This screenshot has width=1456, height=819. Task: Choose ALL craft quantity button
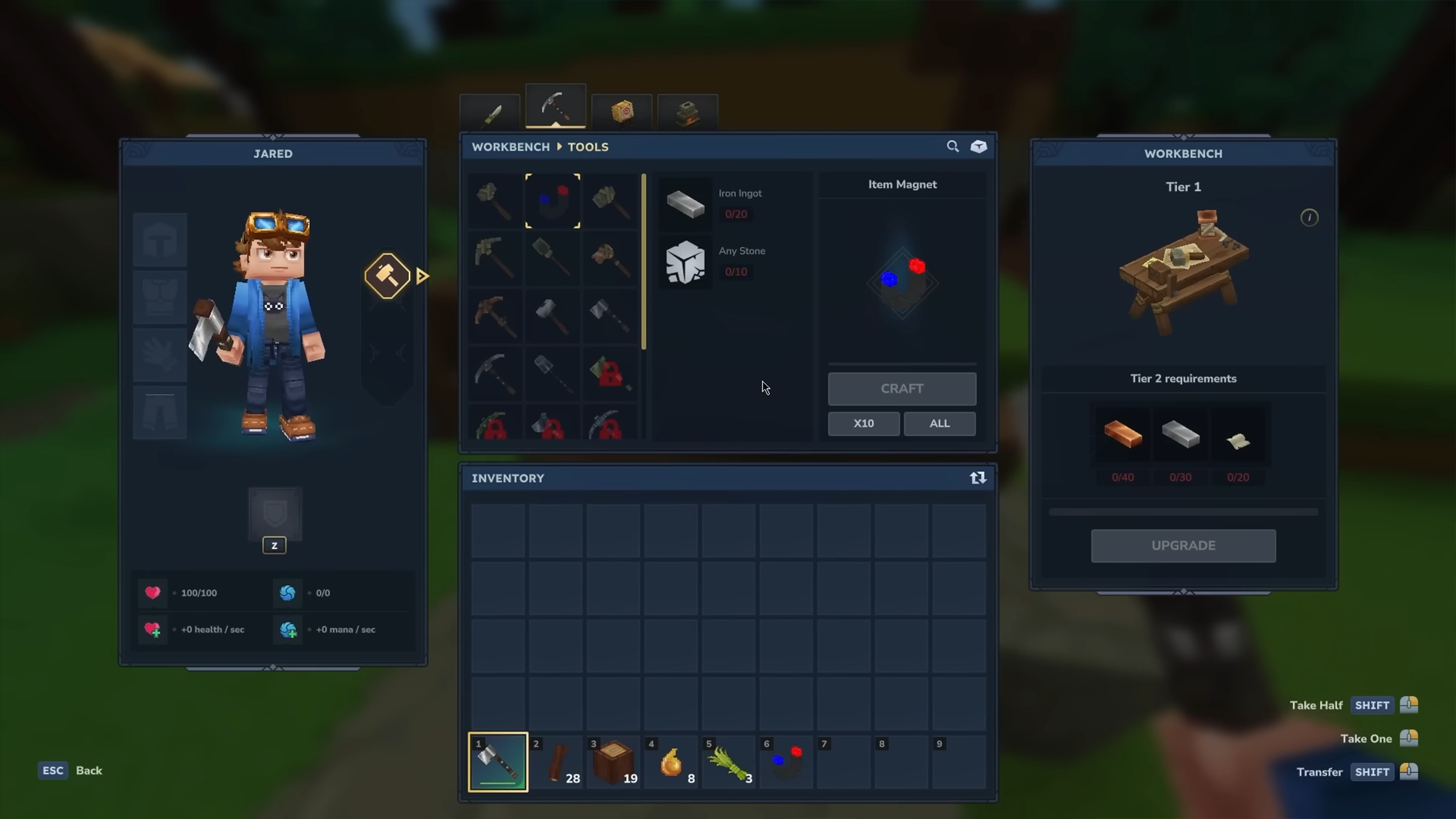939,423
